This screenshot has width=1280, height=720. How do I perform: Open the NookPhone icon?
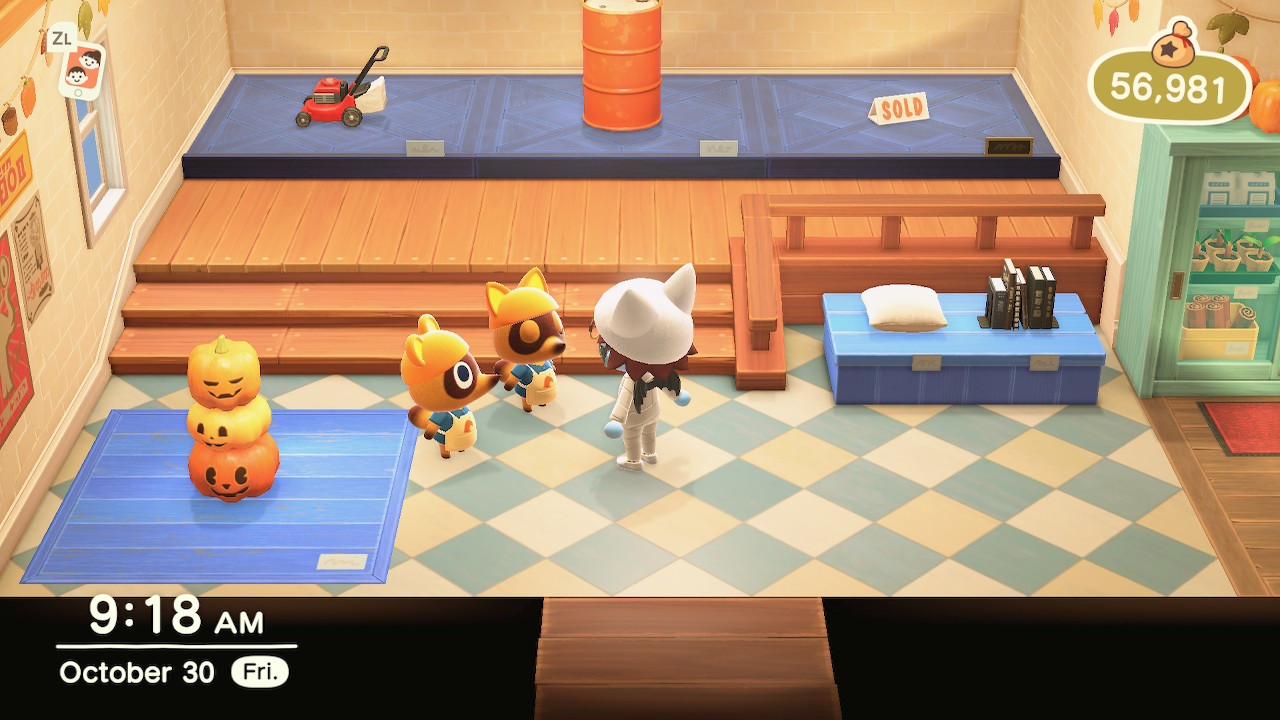coord(82,70)
